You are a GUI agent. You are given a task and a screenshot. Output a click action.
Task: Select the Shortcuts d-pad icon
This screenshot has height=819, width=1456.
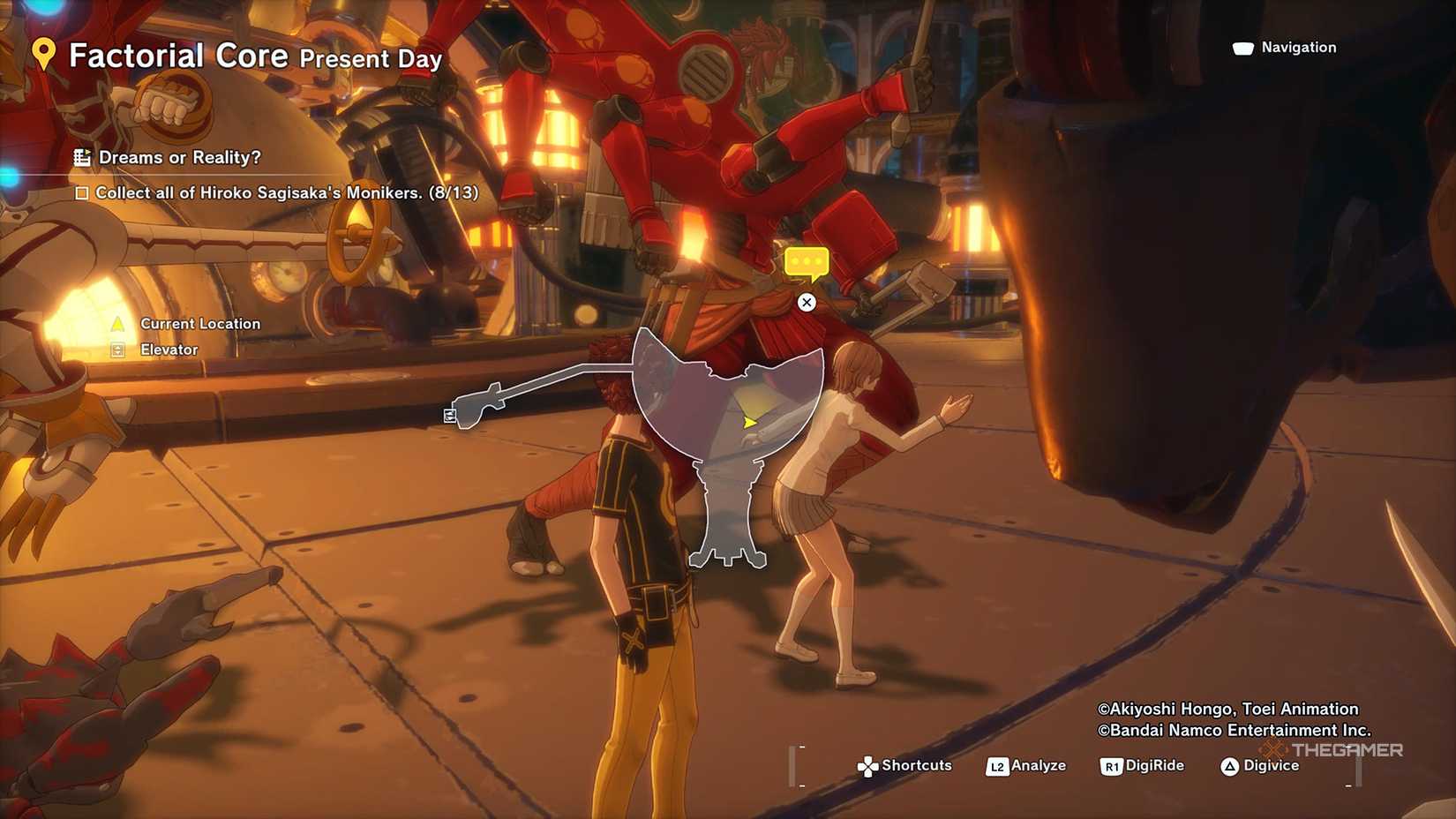(x=868, y=766)
